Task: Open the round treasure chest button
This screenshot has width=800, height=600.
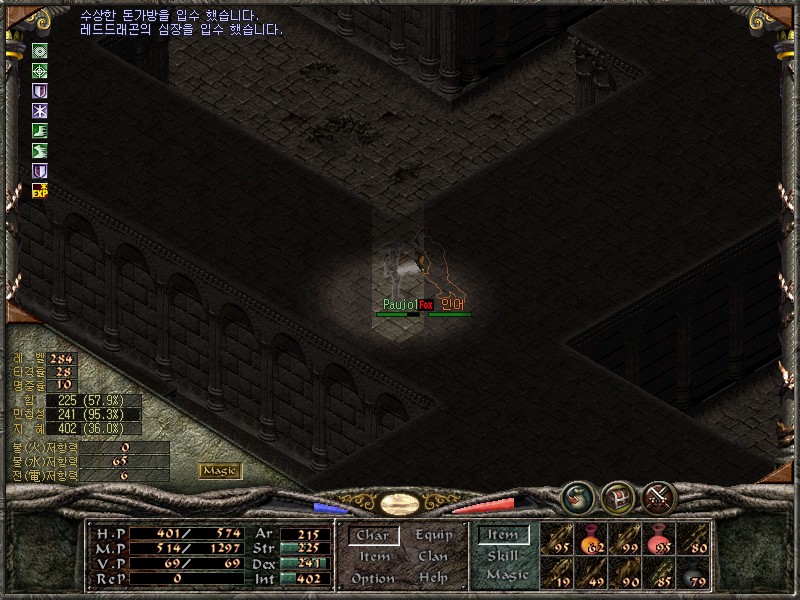Action: (x=617, y=497)
